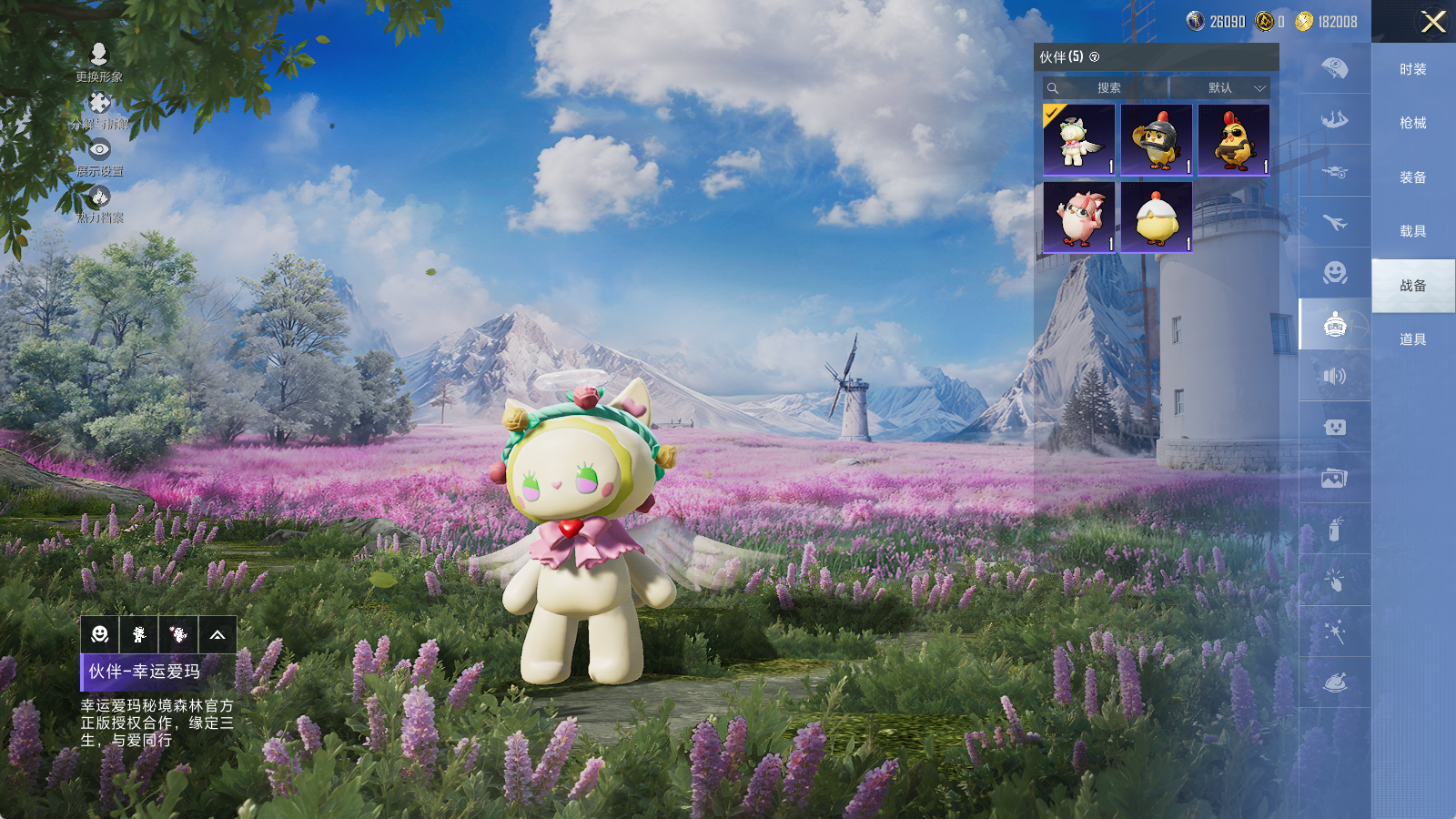Open the 热力档案 heat archive
The image size is (1456, 819).
[x=99, y=203]
